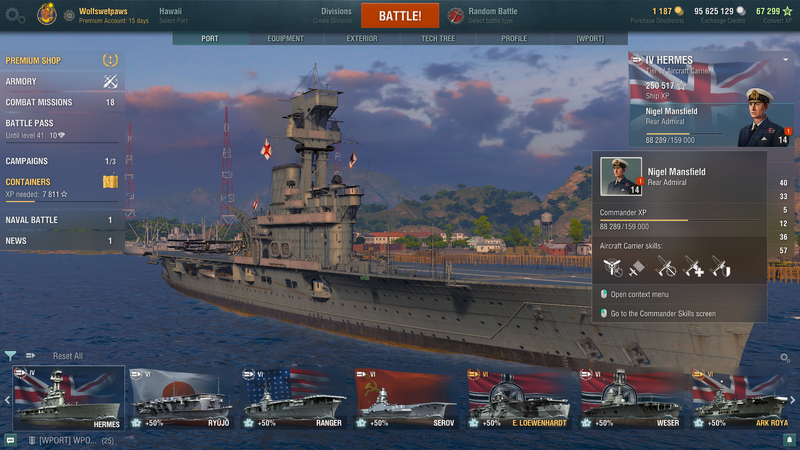Go to the Profile tab
The height and width of the screenshot is (450, 800).
514,39
